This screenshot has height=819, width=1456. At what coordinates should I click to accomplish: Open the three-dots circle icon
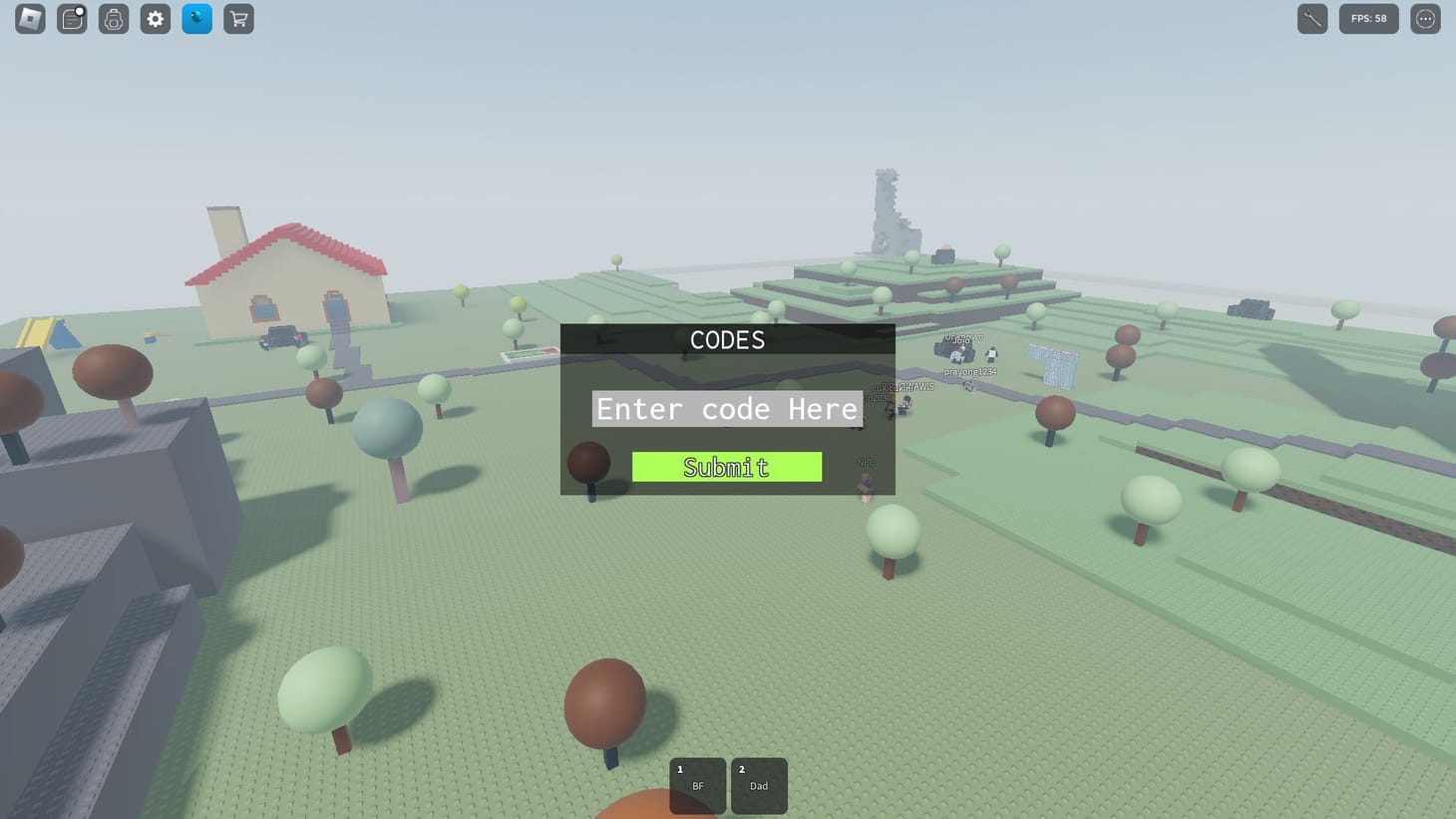click(x=1424, y=19)
